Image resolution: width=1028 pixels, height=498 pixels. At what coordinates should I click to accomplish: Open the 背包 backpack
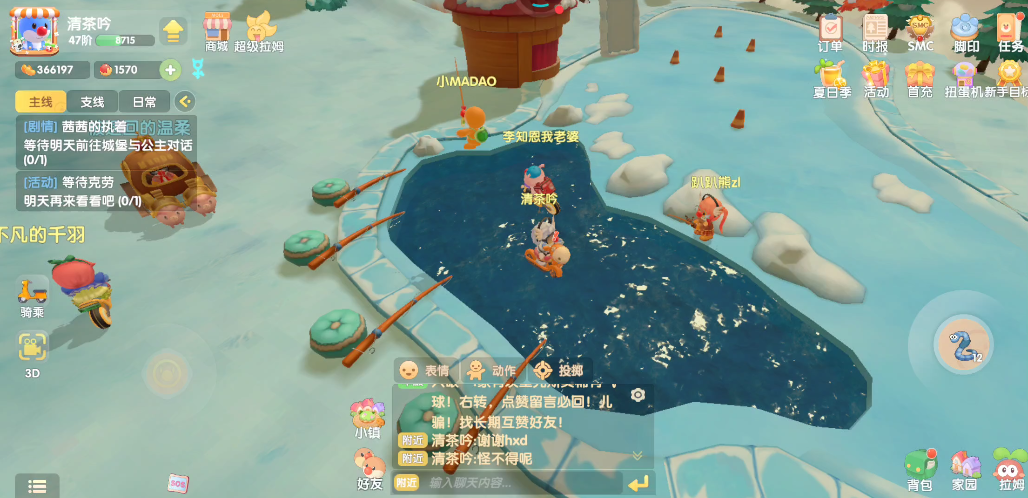920,468
